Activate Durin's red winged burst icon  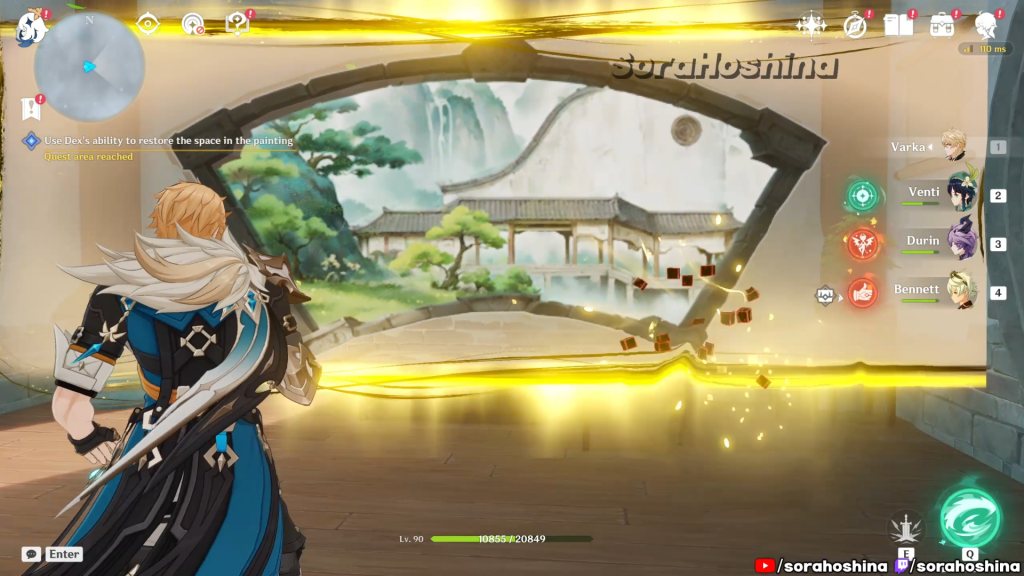point(861,243)
